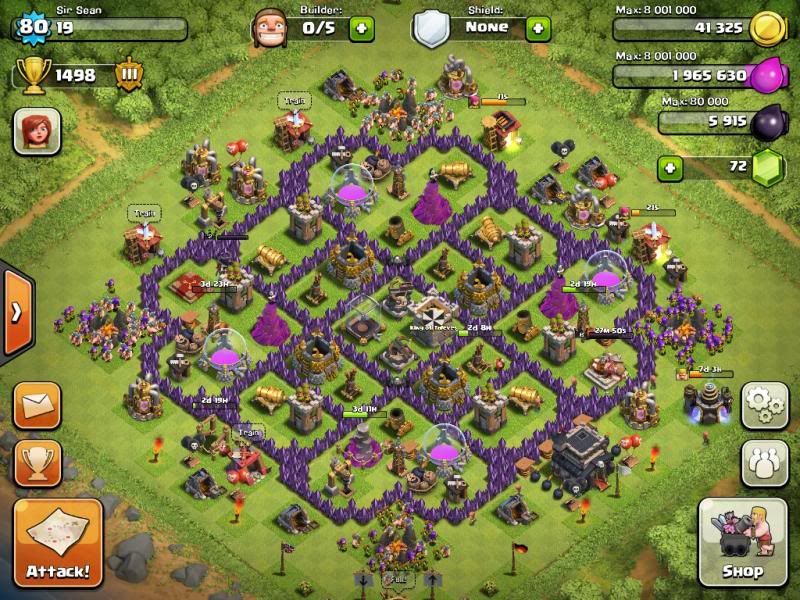Open the friends silhouettes button
Viewport: 800px width, 600px height.
click(x=764, y=462)
